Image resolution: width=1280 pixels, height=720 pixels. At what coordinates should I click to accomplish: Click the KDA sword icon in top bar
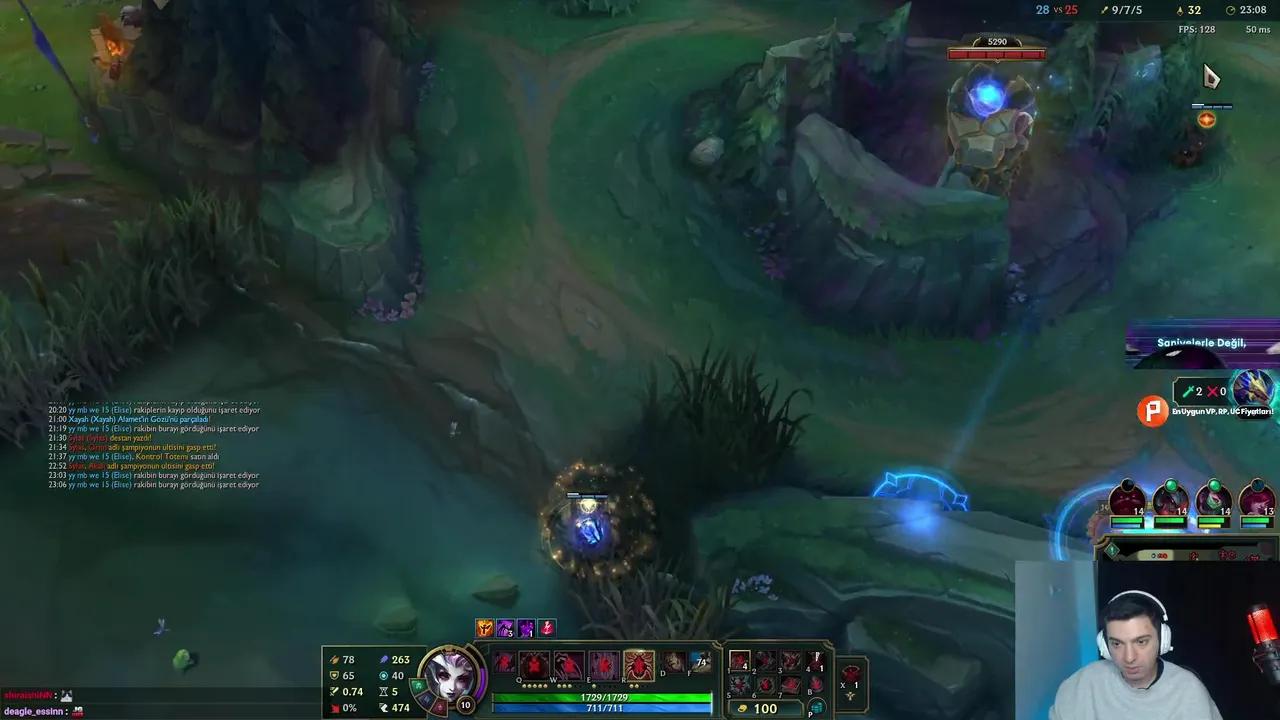(1104, 10)
